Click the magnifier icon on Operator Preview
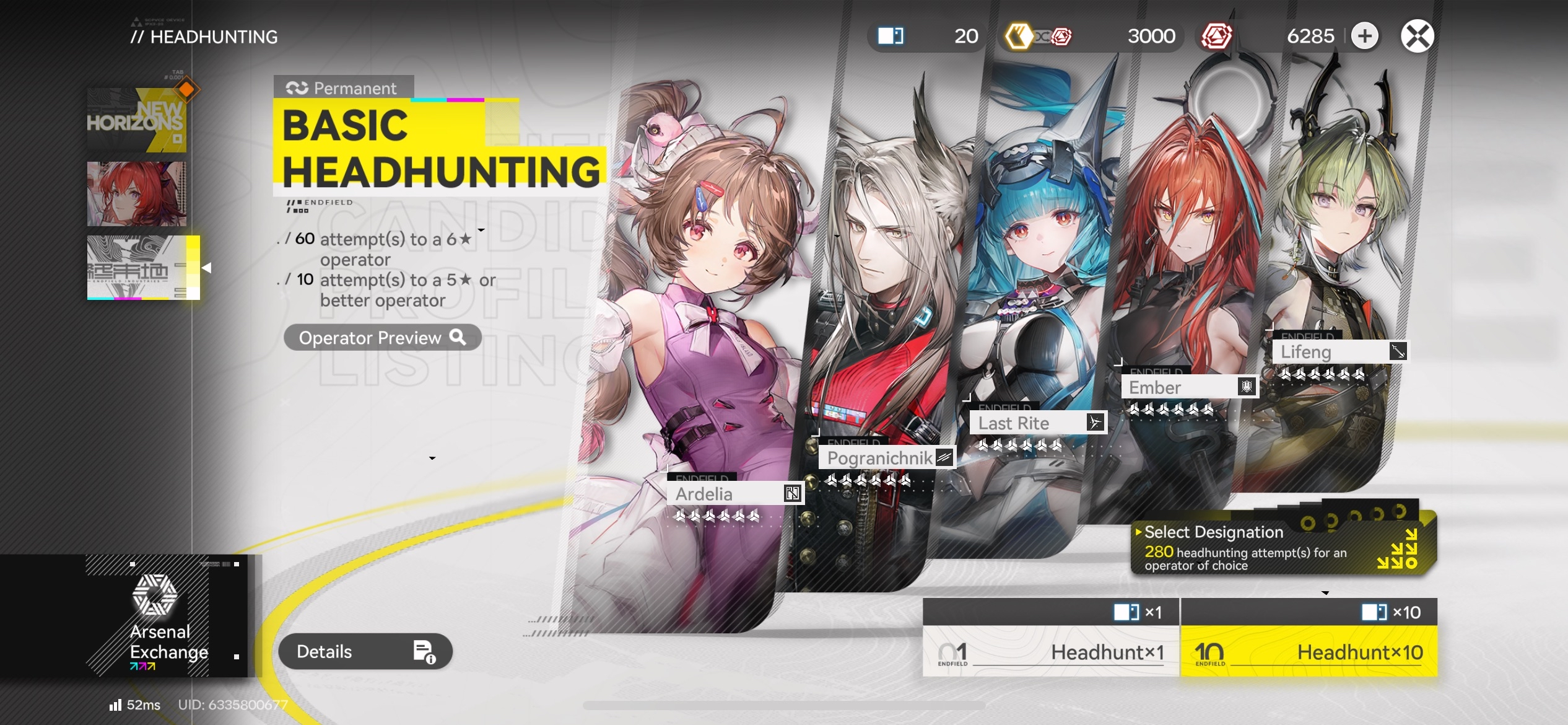Screen dimensions: 1568x725 (458, 338)
